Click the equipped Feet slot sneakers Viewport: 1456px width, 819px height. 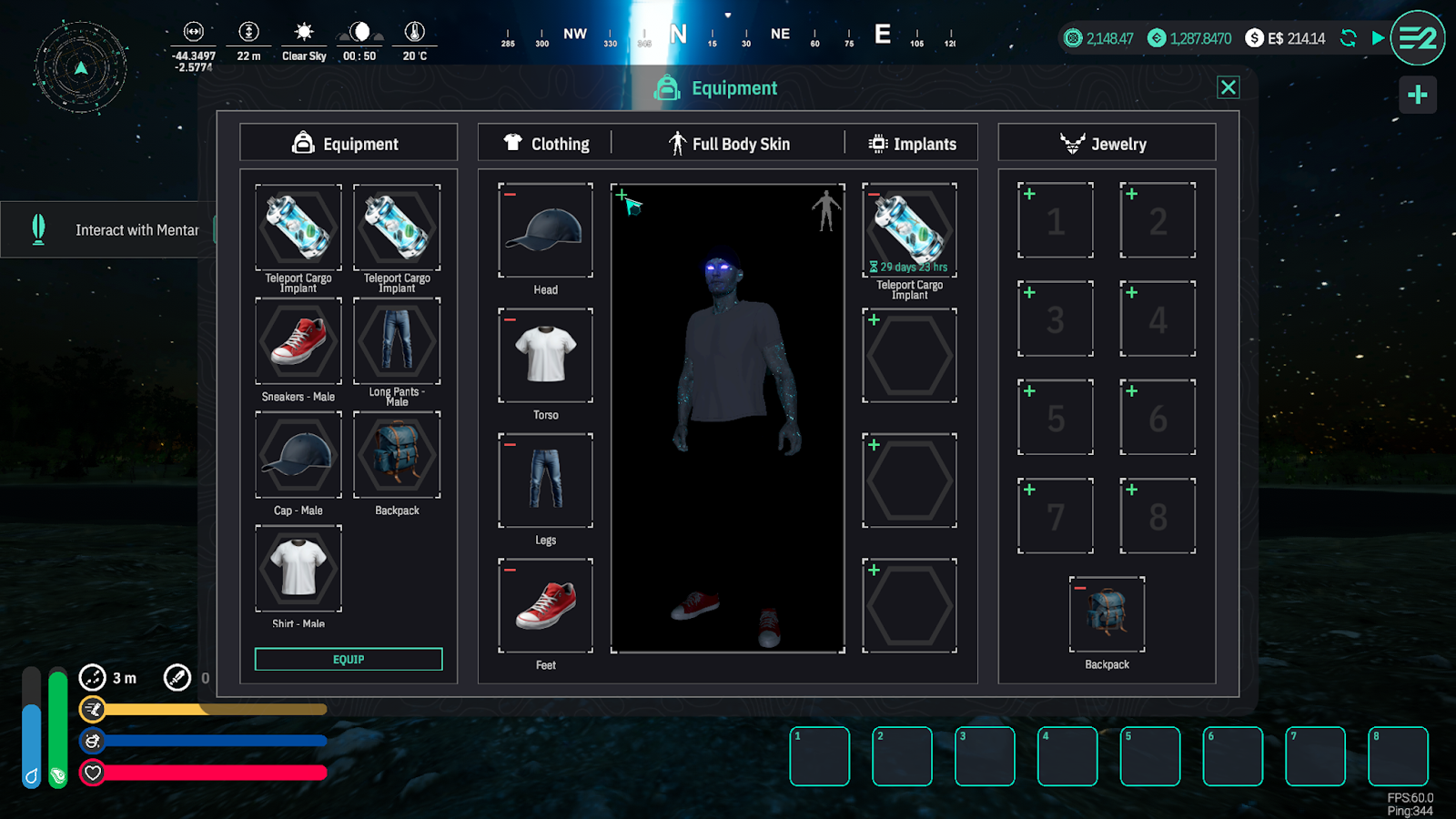point(545,605)
